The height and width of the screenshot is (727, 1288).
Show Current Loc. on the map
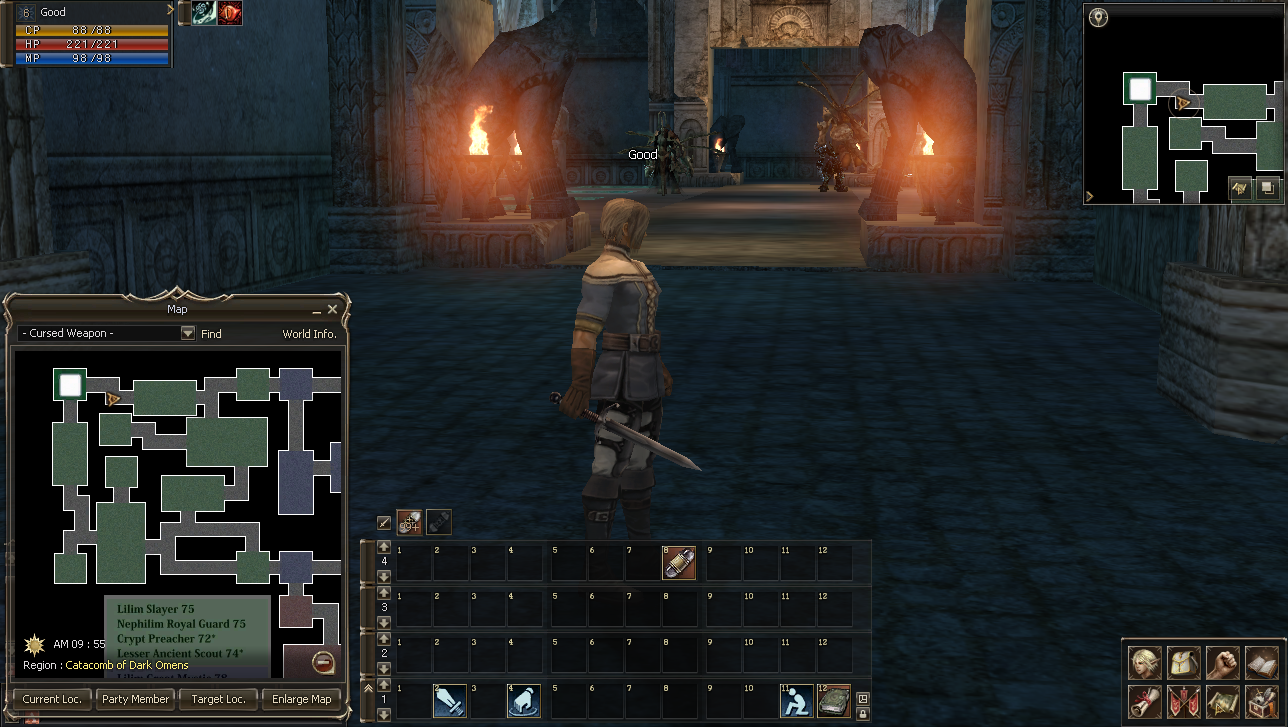(x=52, y=699)
